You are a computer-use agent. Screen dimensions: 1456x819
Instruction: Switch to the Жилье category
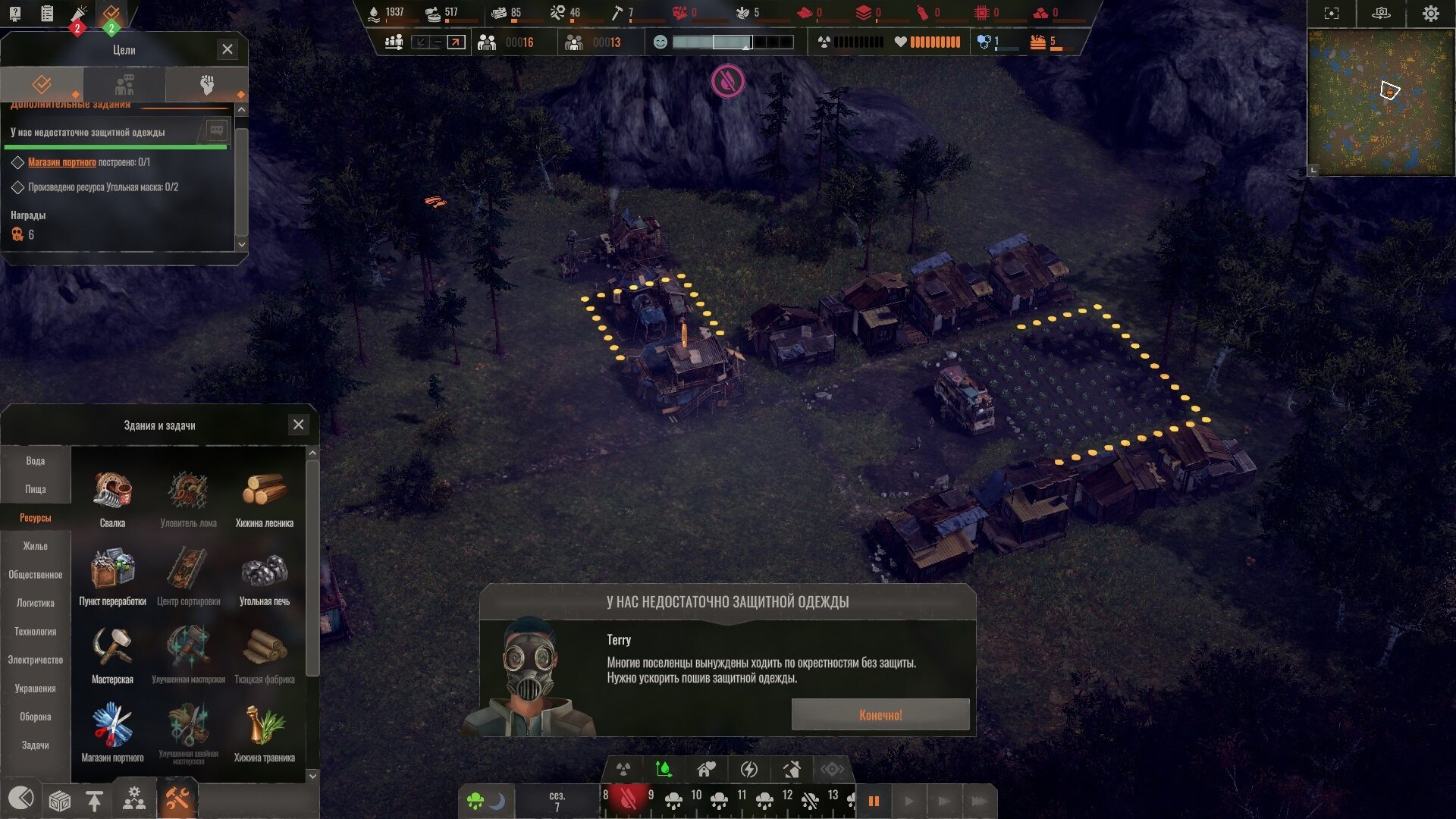(x=36, y=546)
